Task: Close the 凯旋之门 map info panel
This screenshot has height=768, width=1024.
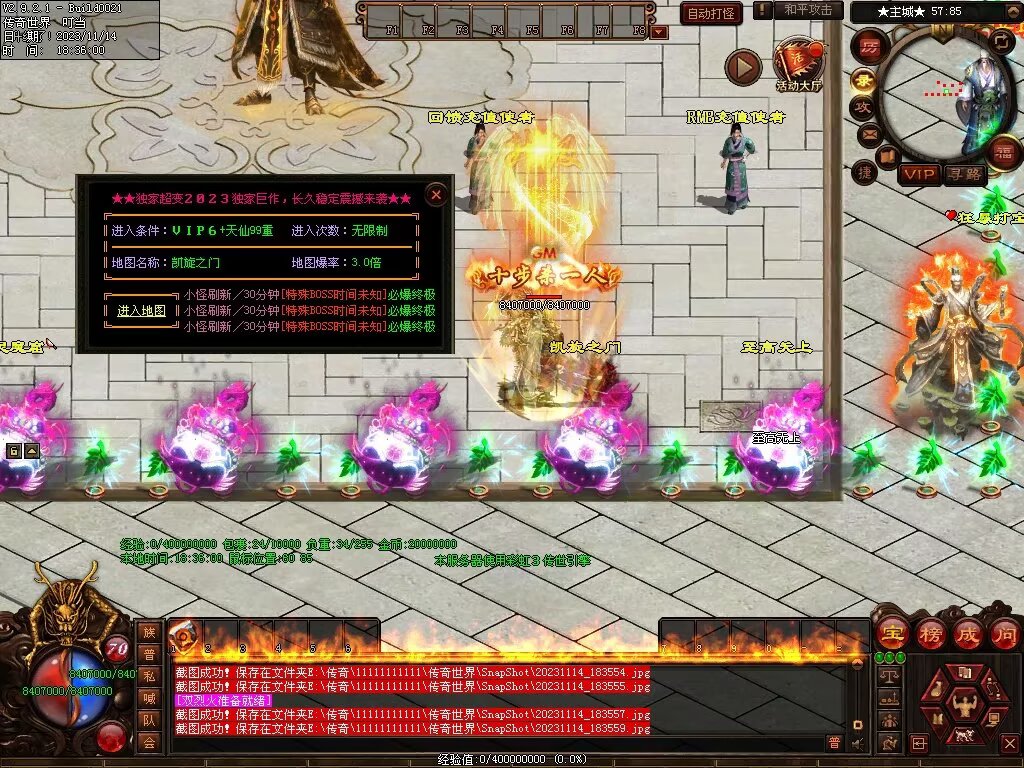Action: pos(436,195)
